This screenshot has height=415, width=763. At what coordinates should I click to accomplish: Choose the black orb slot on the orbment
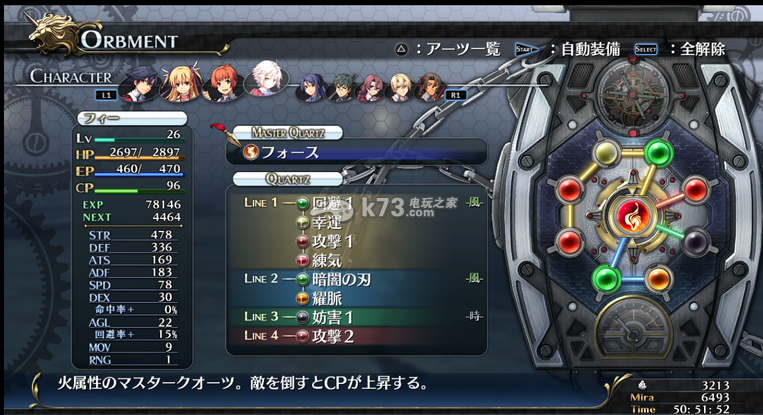pos(697,240)
